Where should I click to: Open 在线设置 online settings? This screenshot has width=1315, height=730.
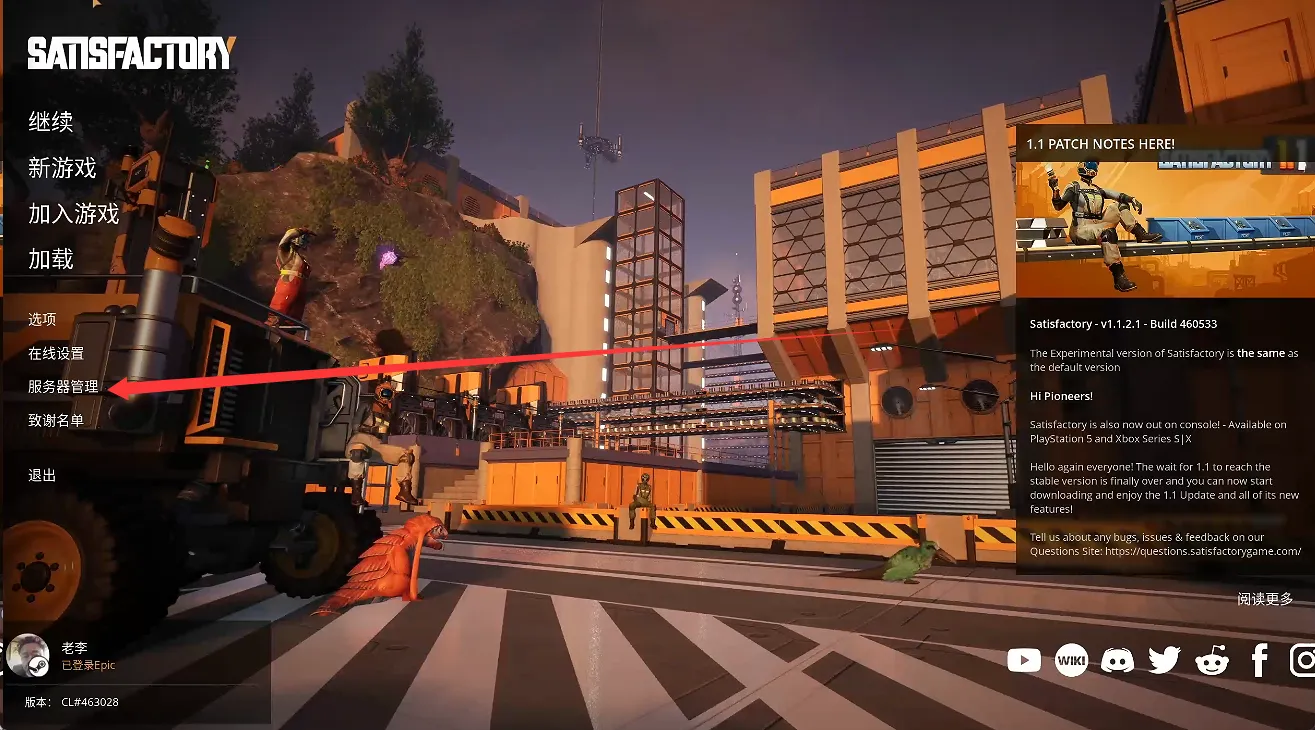click(x=56, y=353)
